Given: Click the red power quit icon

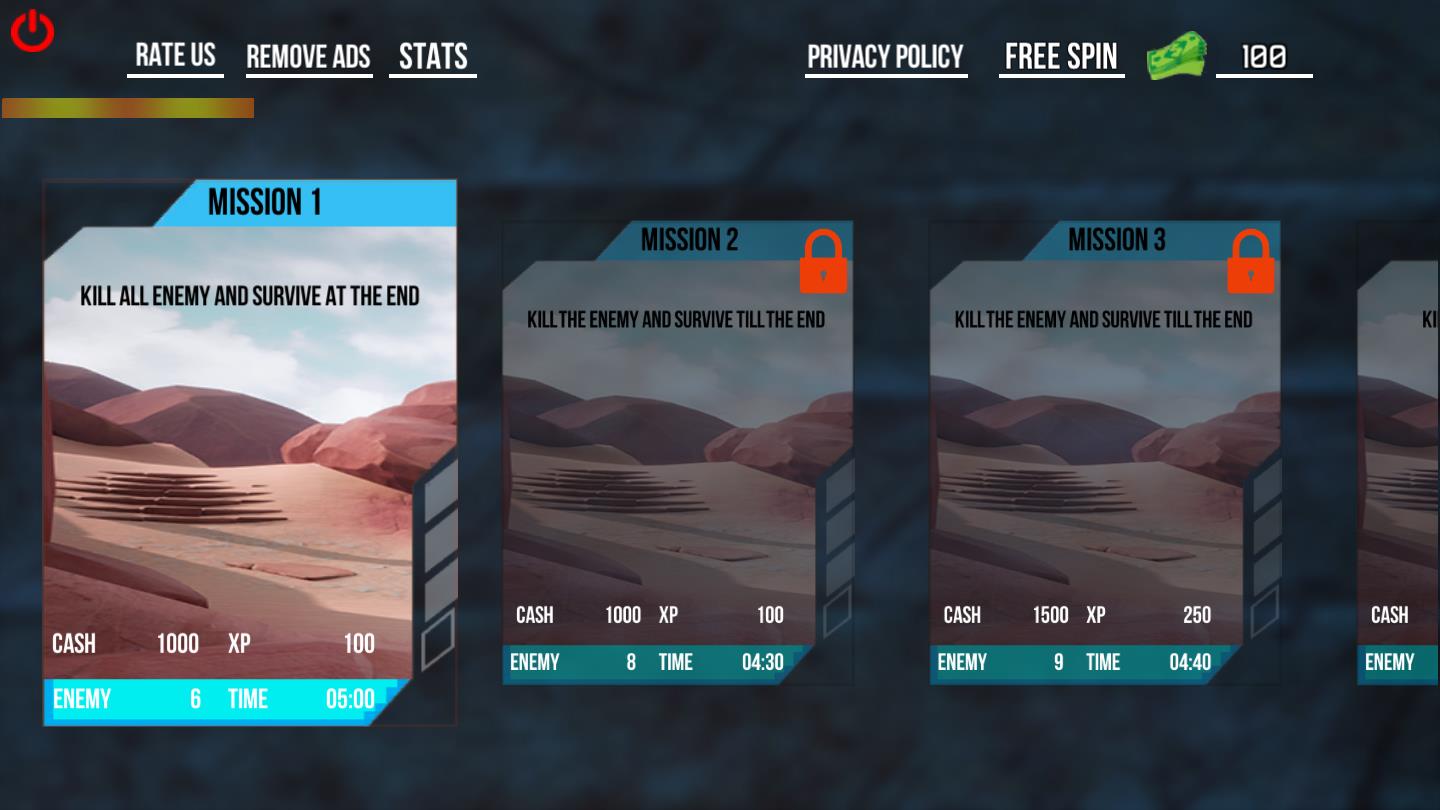Looking at the screenshot, I should coord(32,31).
